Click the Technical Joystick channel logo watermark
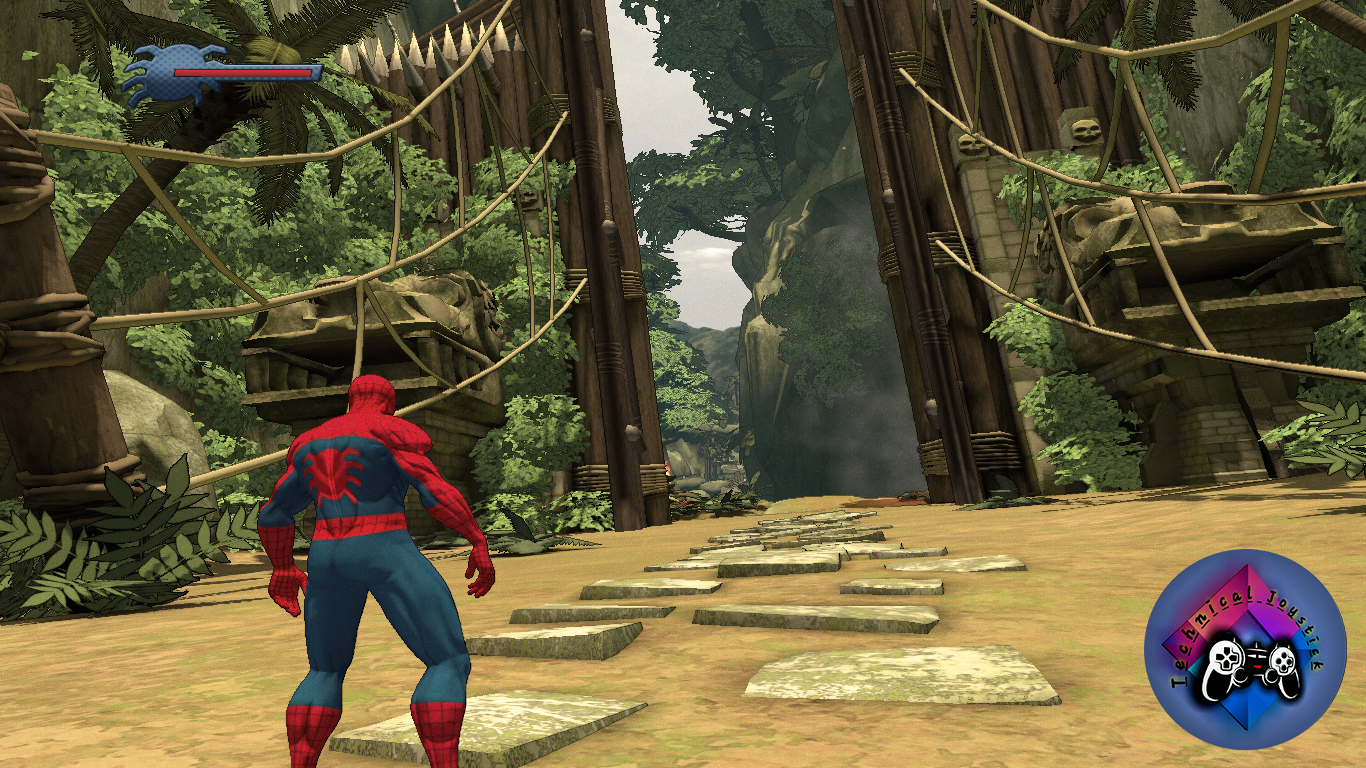The width and height of the screenshot is (1366, 768). (1245, 649)
